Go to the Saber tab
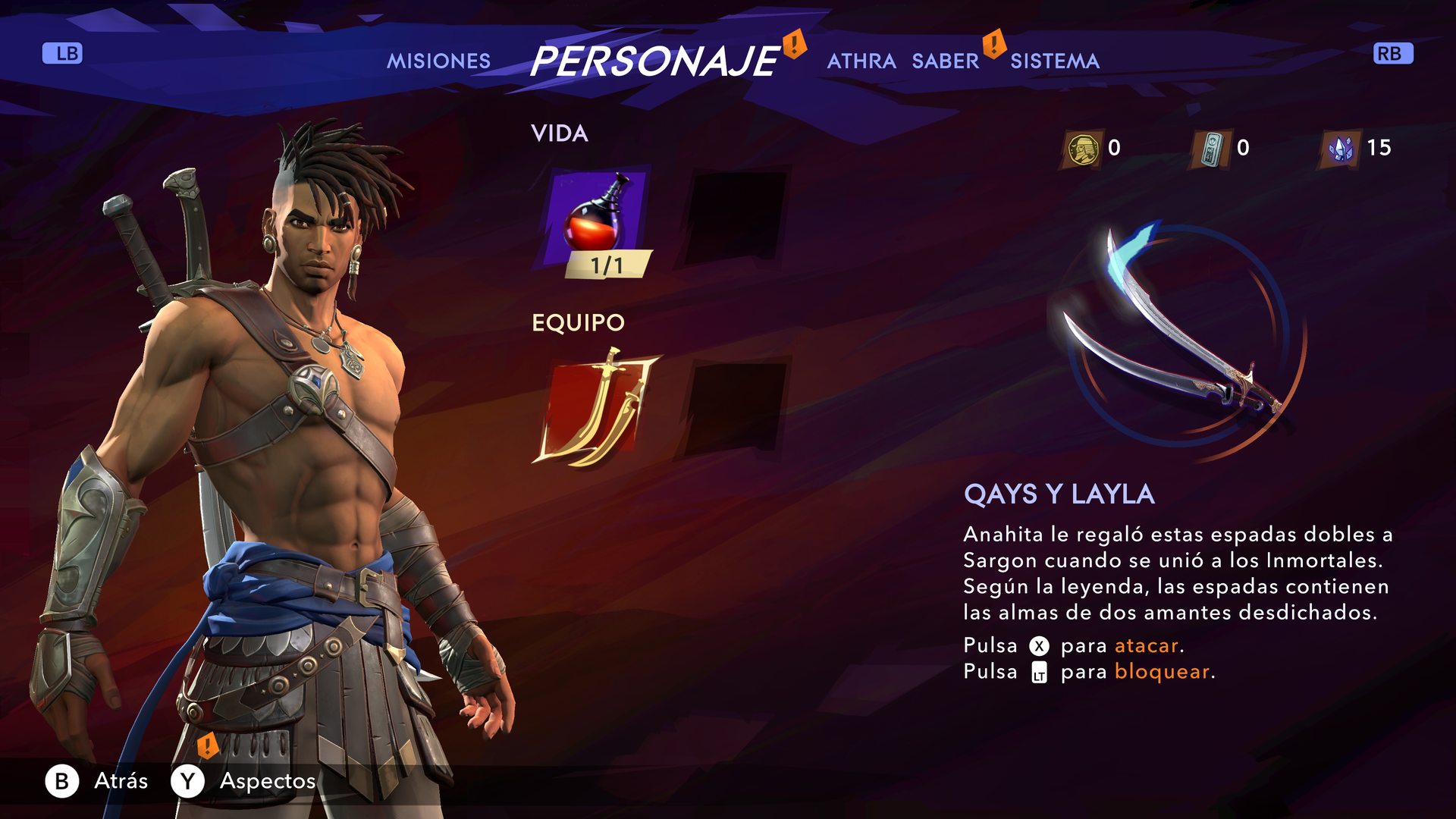This screenshot has width=1456, height=819. [x=945, y=61]
